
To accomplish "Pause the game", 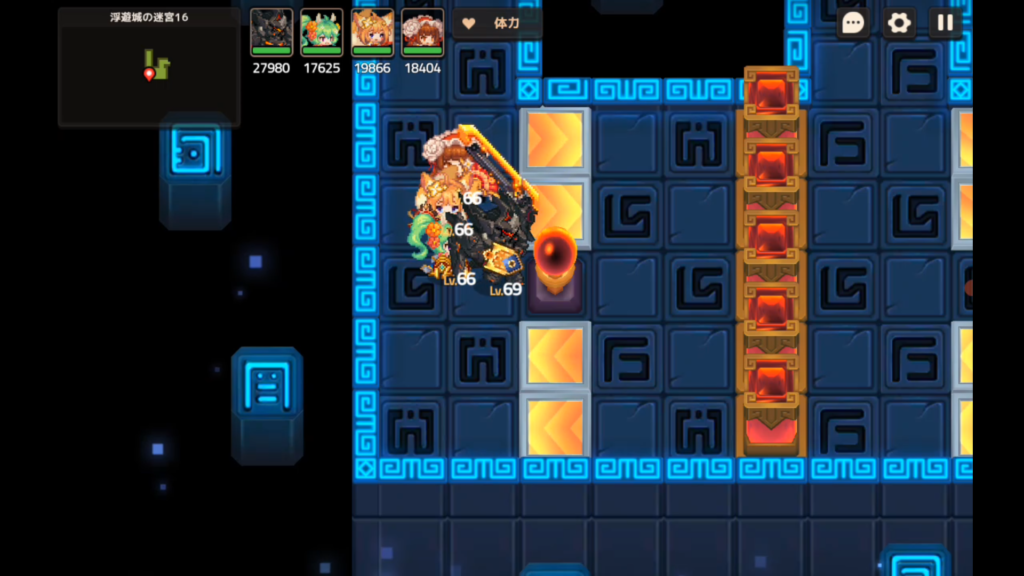I will click(945, 23).
